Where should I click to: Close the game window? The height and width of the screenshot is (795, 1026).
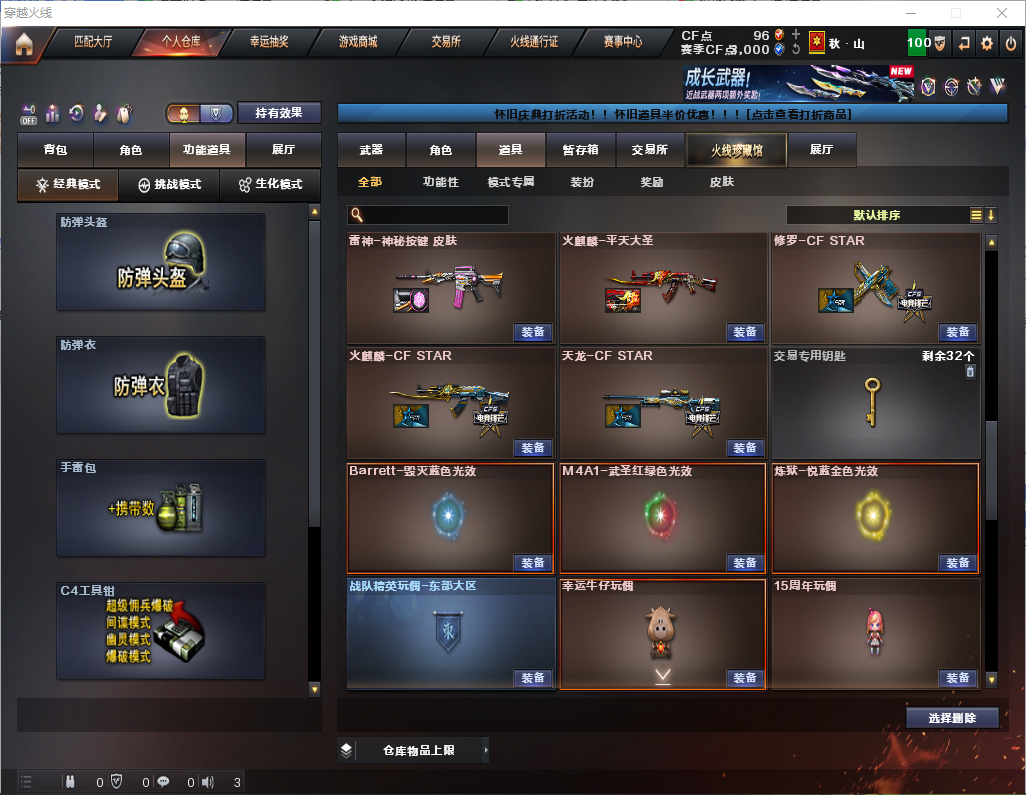(x=1001, y=13)
